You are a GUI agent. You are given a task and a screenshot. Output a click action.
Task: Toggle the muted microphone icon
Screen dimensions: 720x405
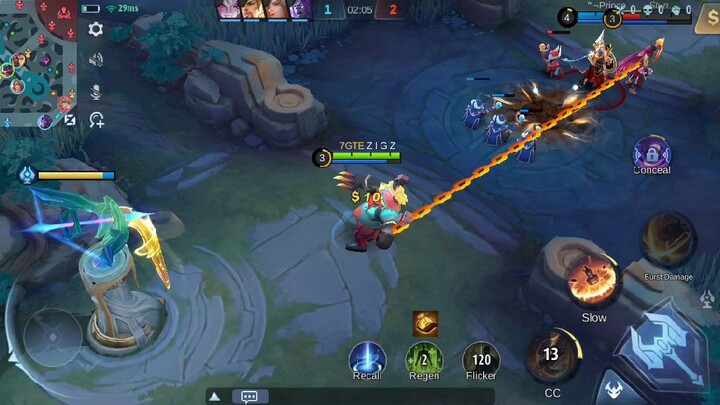click(96, 91)
